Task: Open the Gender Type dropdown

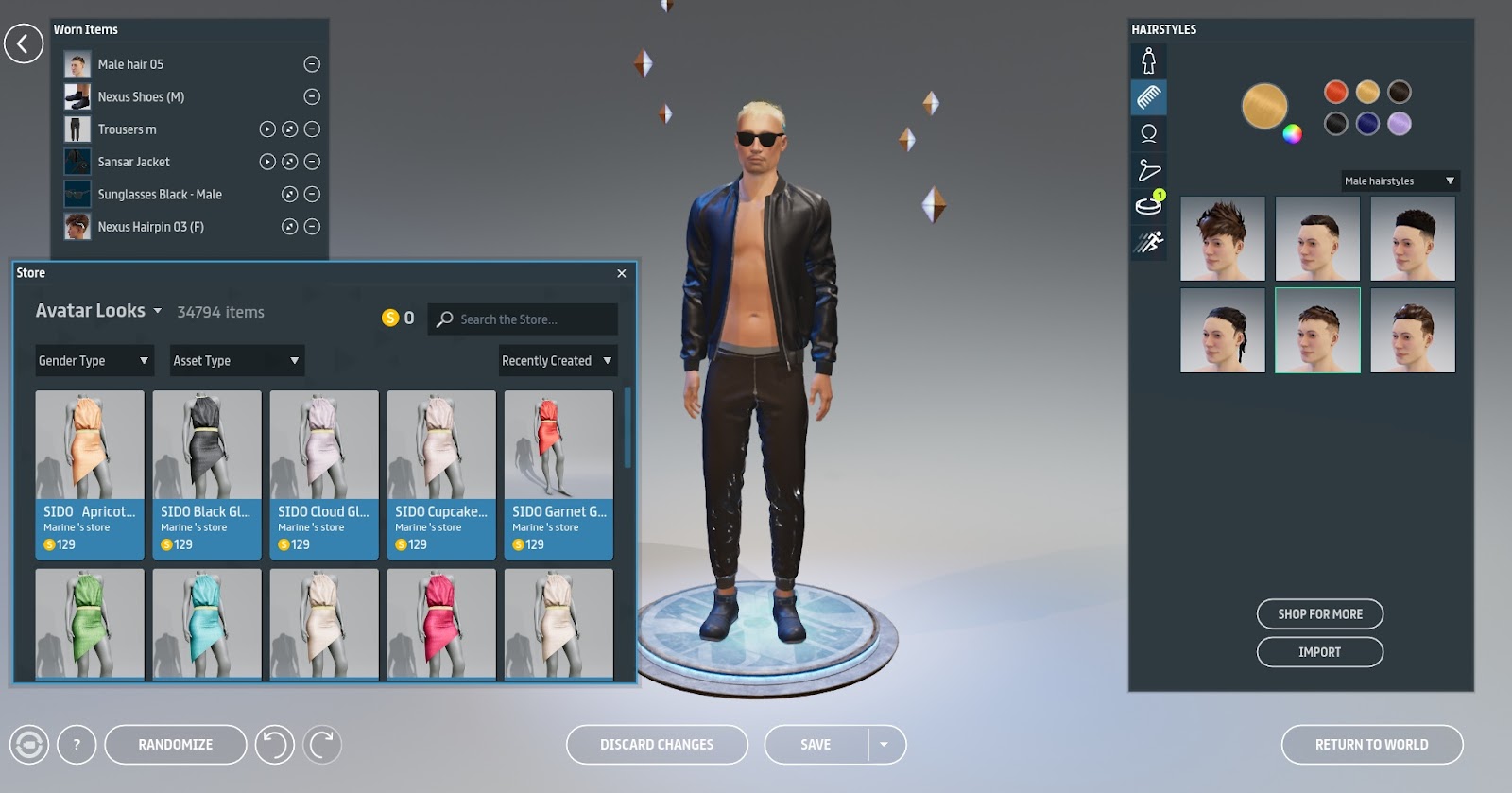Action: click(94, 361)
